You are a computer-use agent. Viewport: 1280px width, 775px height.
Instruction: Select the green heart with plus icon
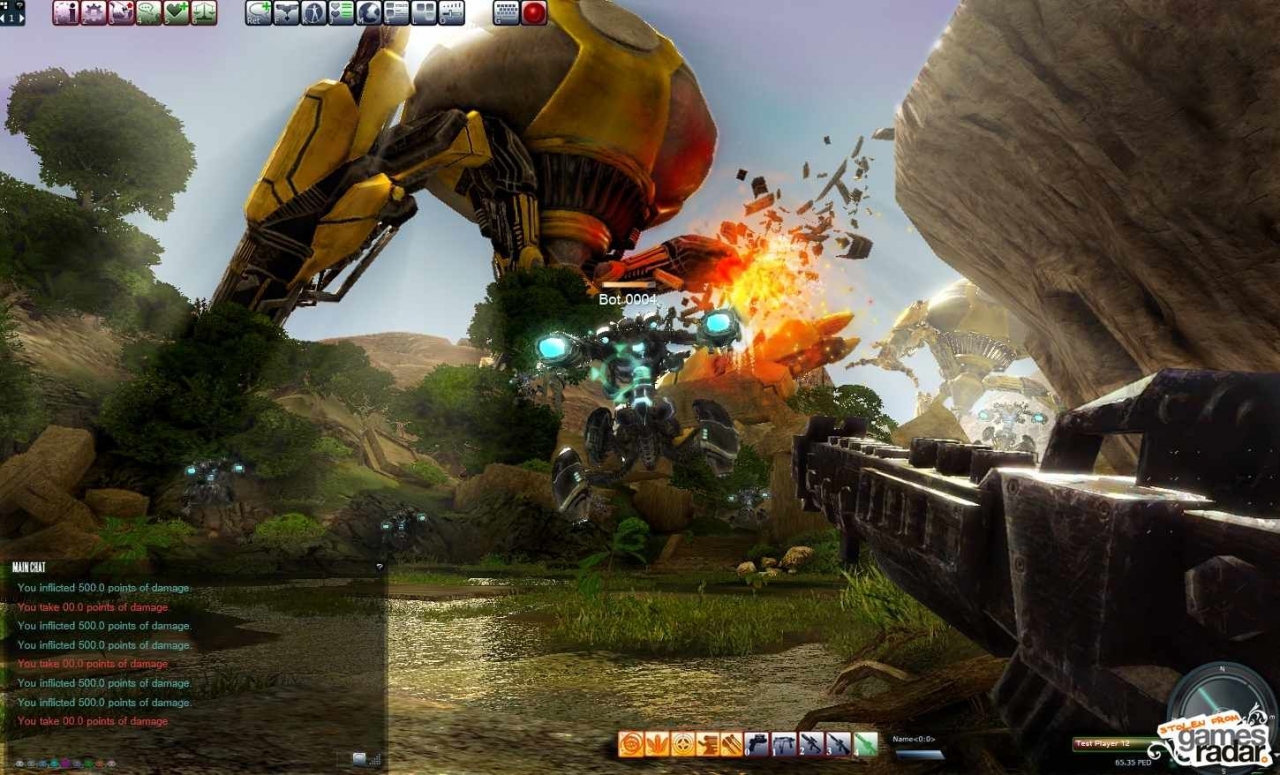[176, 13]
